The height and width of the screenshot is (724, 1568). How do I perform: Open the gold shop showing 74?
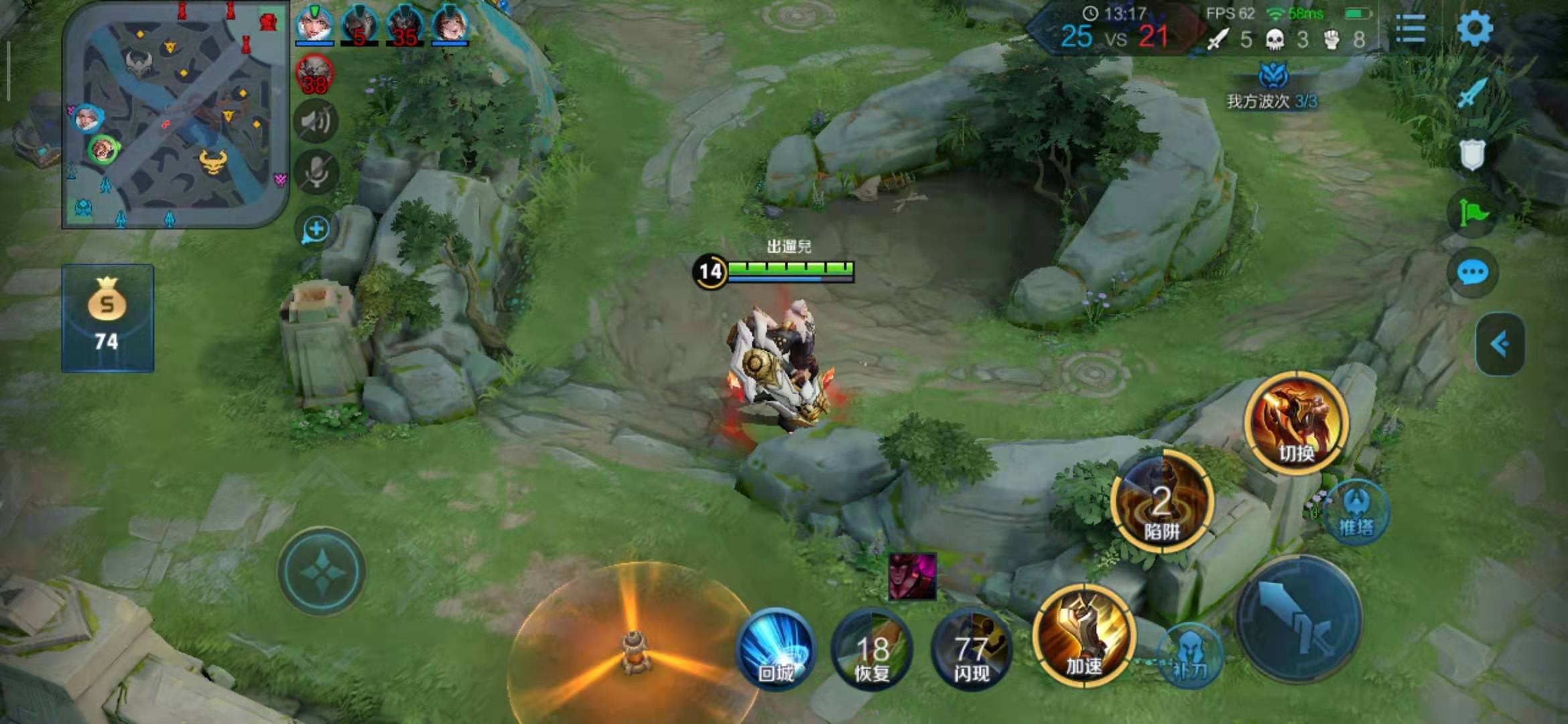click(x=107, y=318)
